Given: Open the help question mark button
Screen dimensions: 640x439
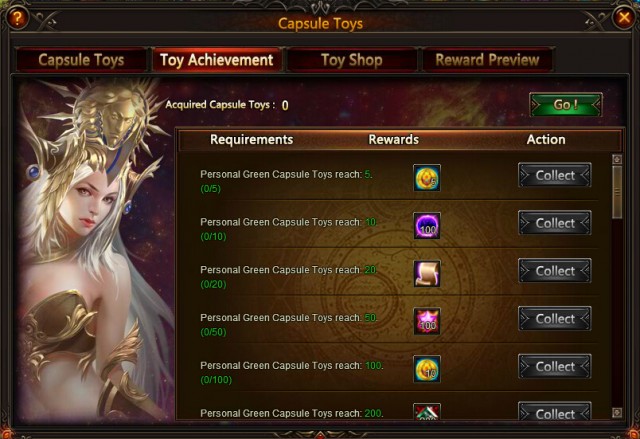Looking at the screenshot, I should (17, 16).
